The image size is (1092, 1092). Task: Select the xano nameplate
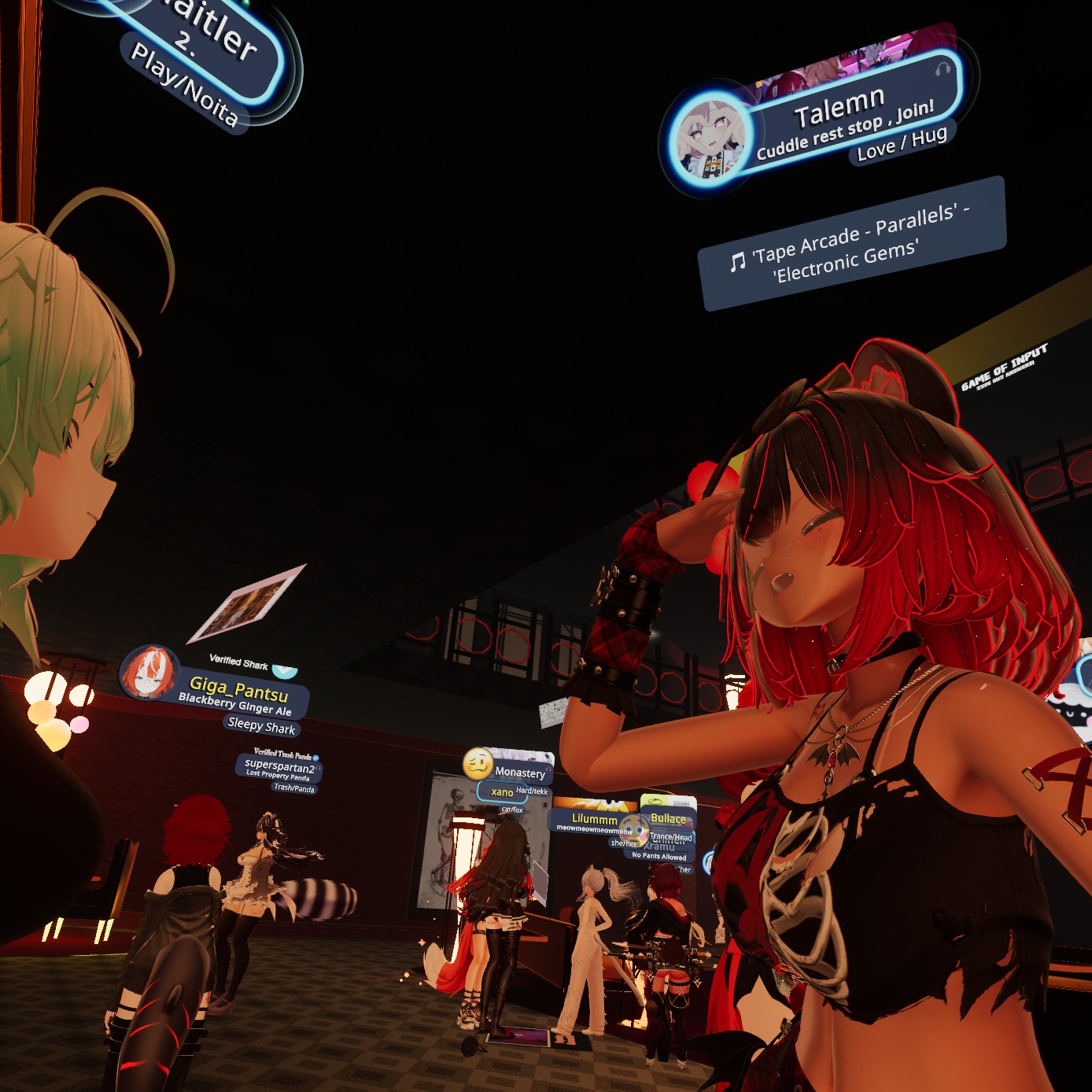[x=502, y=791]
